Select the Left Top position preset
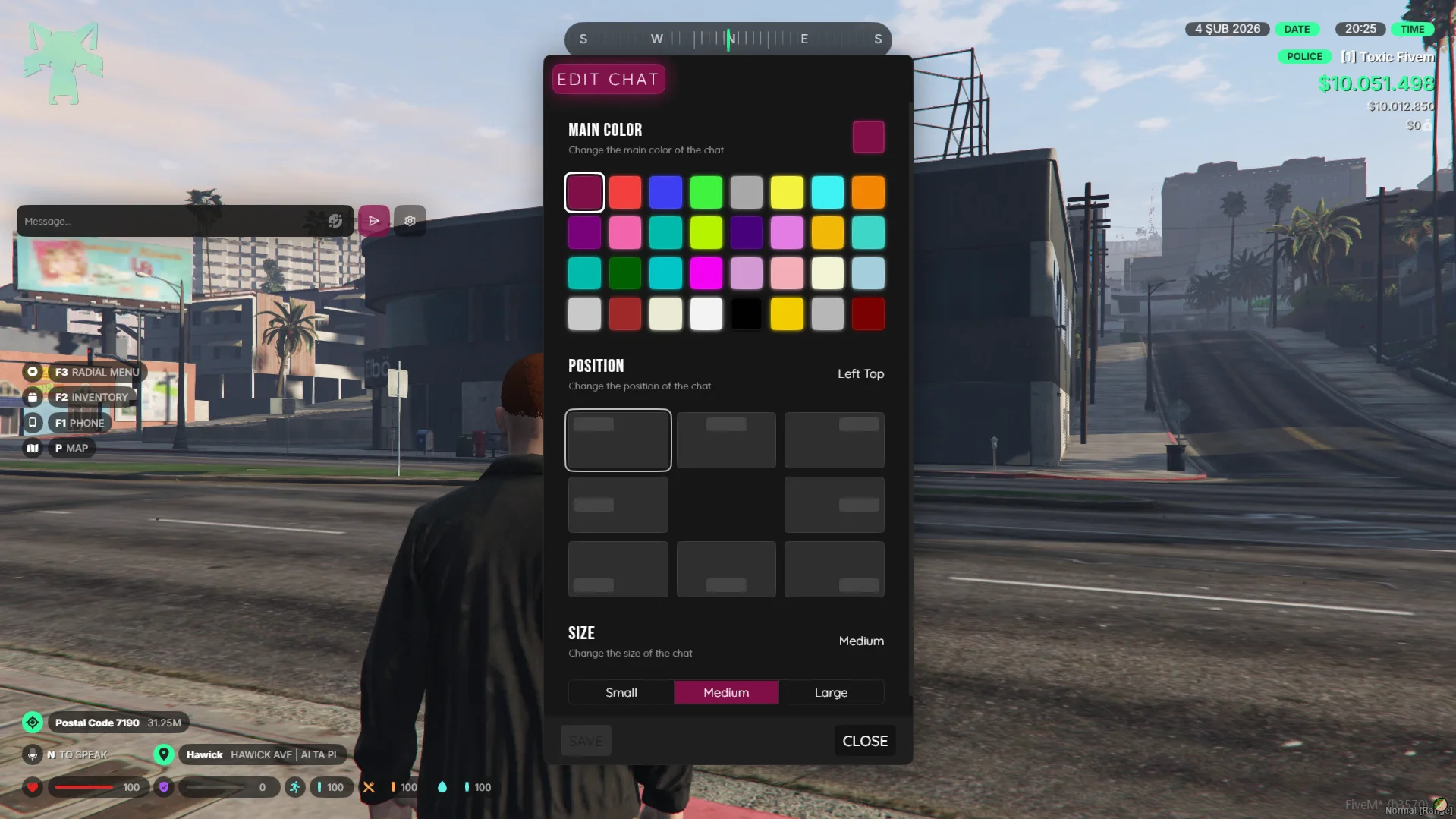The width and height of the screenshot is (1456, 819). point(618,440)
